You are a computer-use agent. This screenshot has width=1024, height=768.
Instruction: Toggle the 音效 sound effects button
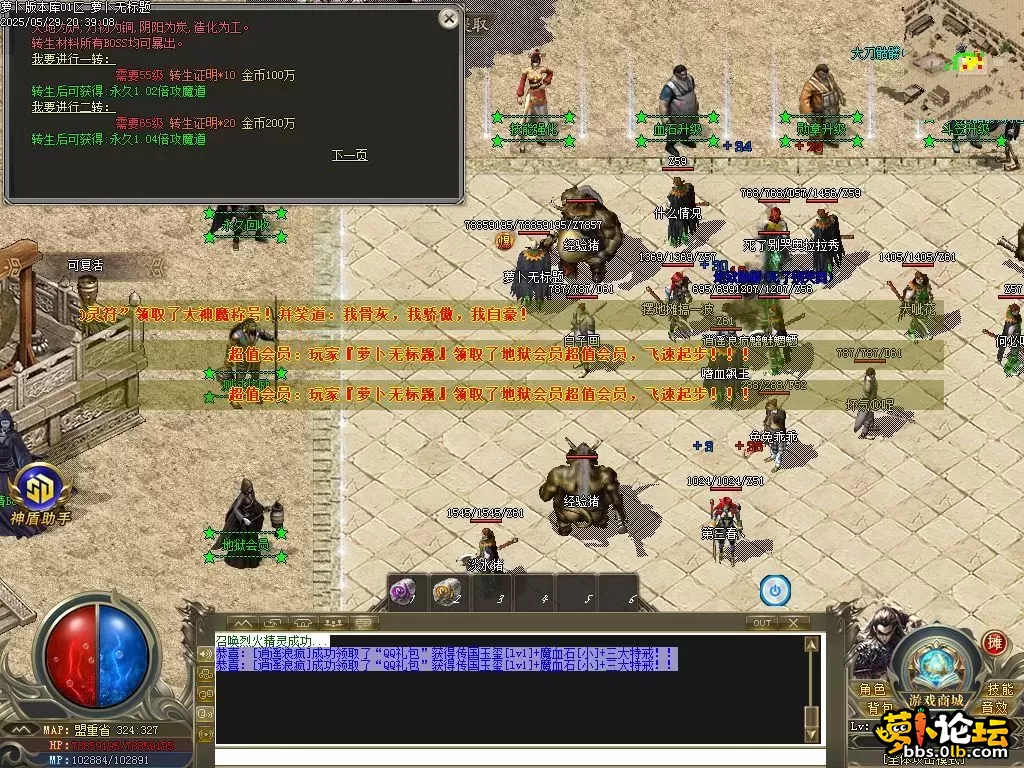pyautogui.click(x=993, y=708)
